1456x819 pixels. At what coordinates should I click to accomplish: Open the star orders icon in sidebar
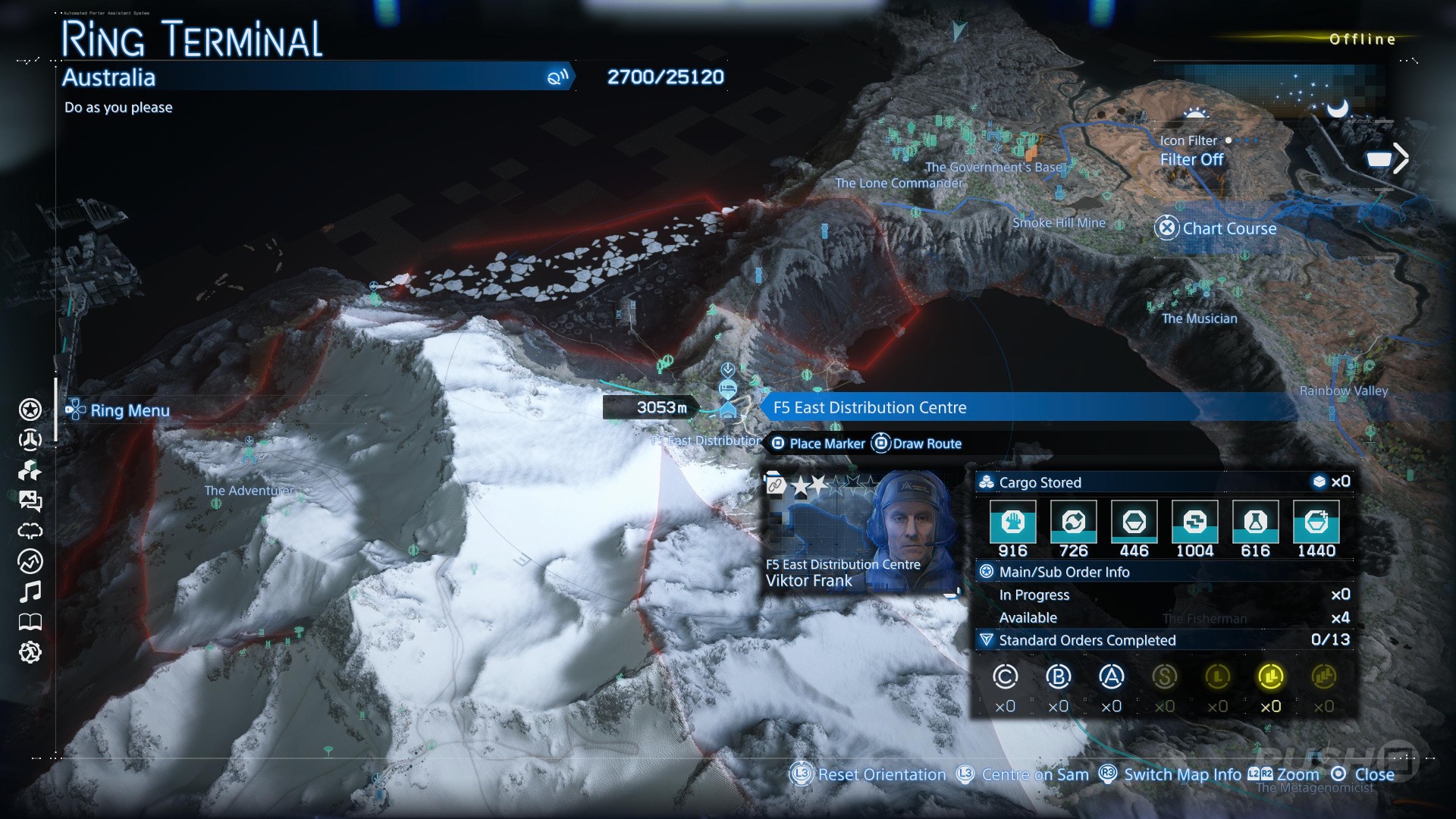pyautogui.click(x=30, y=410)
